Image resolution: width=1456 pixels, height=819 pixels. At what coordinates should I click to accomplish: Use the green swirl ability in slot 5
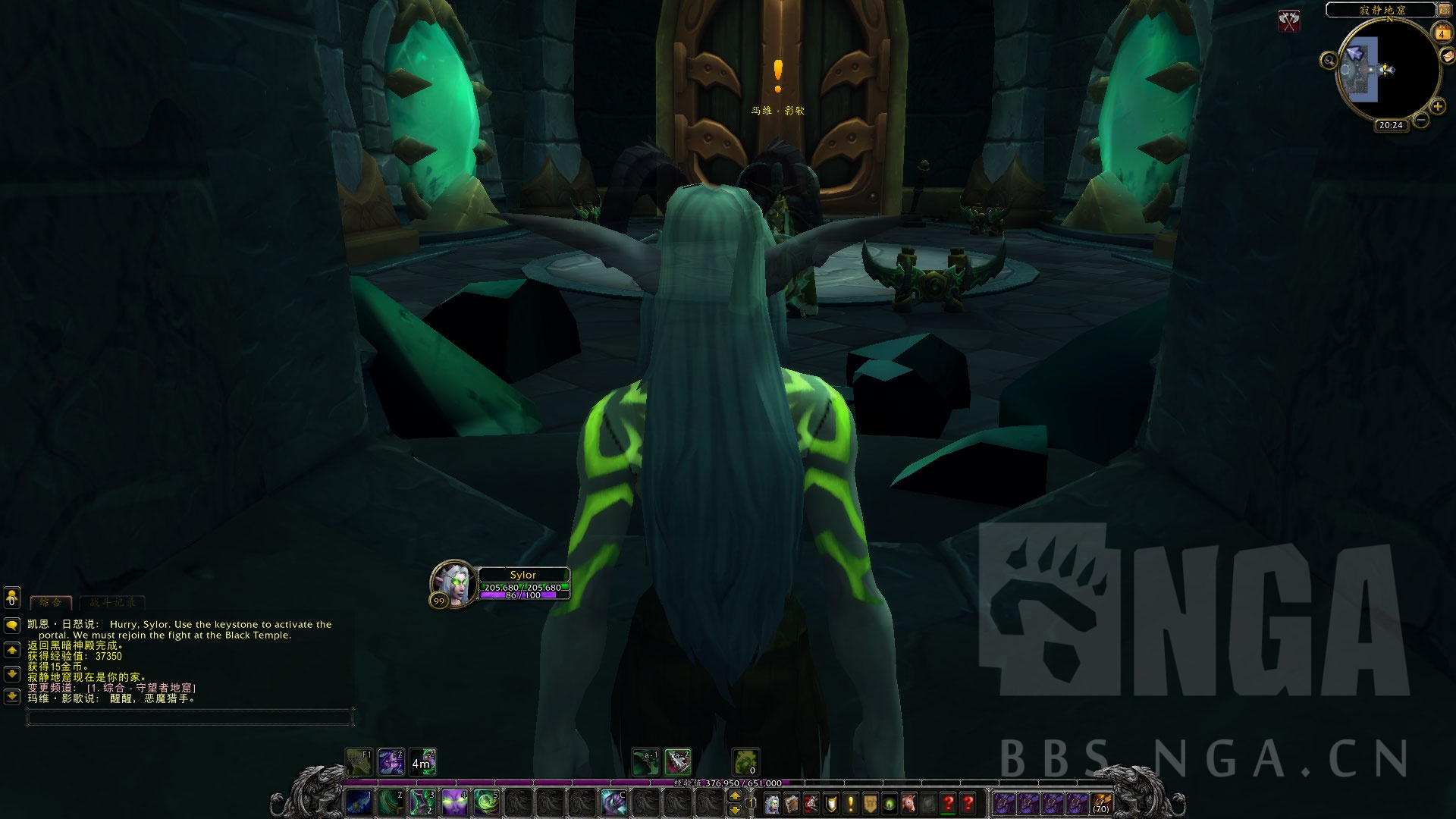486,802
